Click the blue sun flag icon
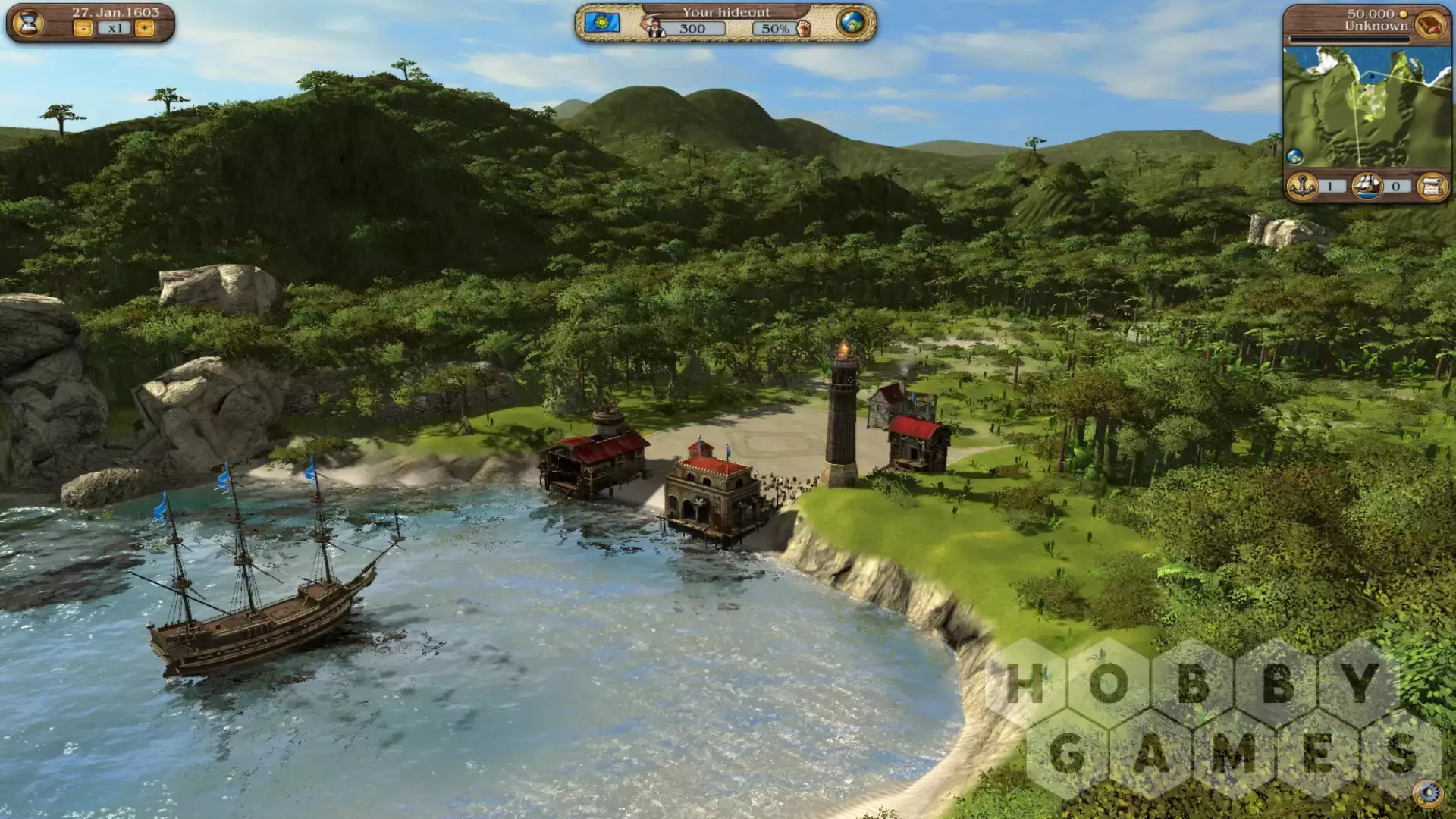This screenshot has height=819, width=1456. pyautogui.click(x=602, y=23)
